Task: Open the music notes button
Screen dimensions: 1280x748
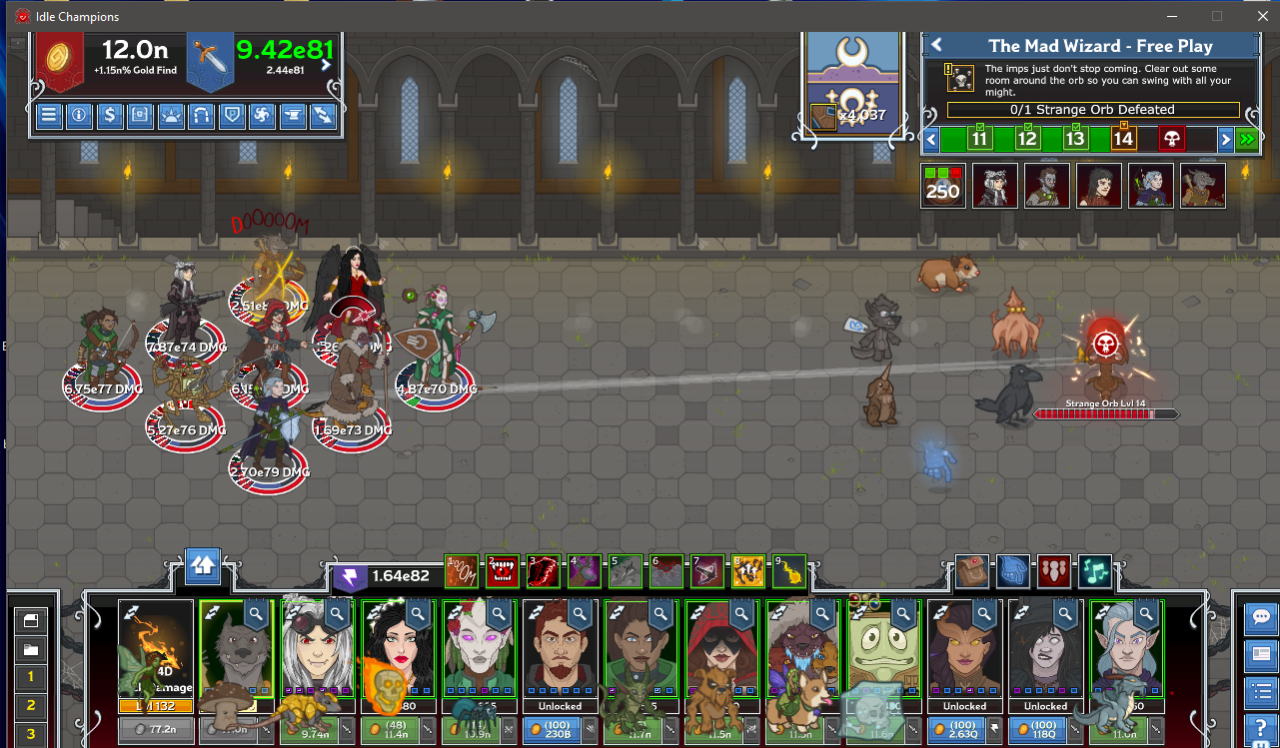Action: click(x=1094, y=571)
